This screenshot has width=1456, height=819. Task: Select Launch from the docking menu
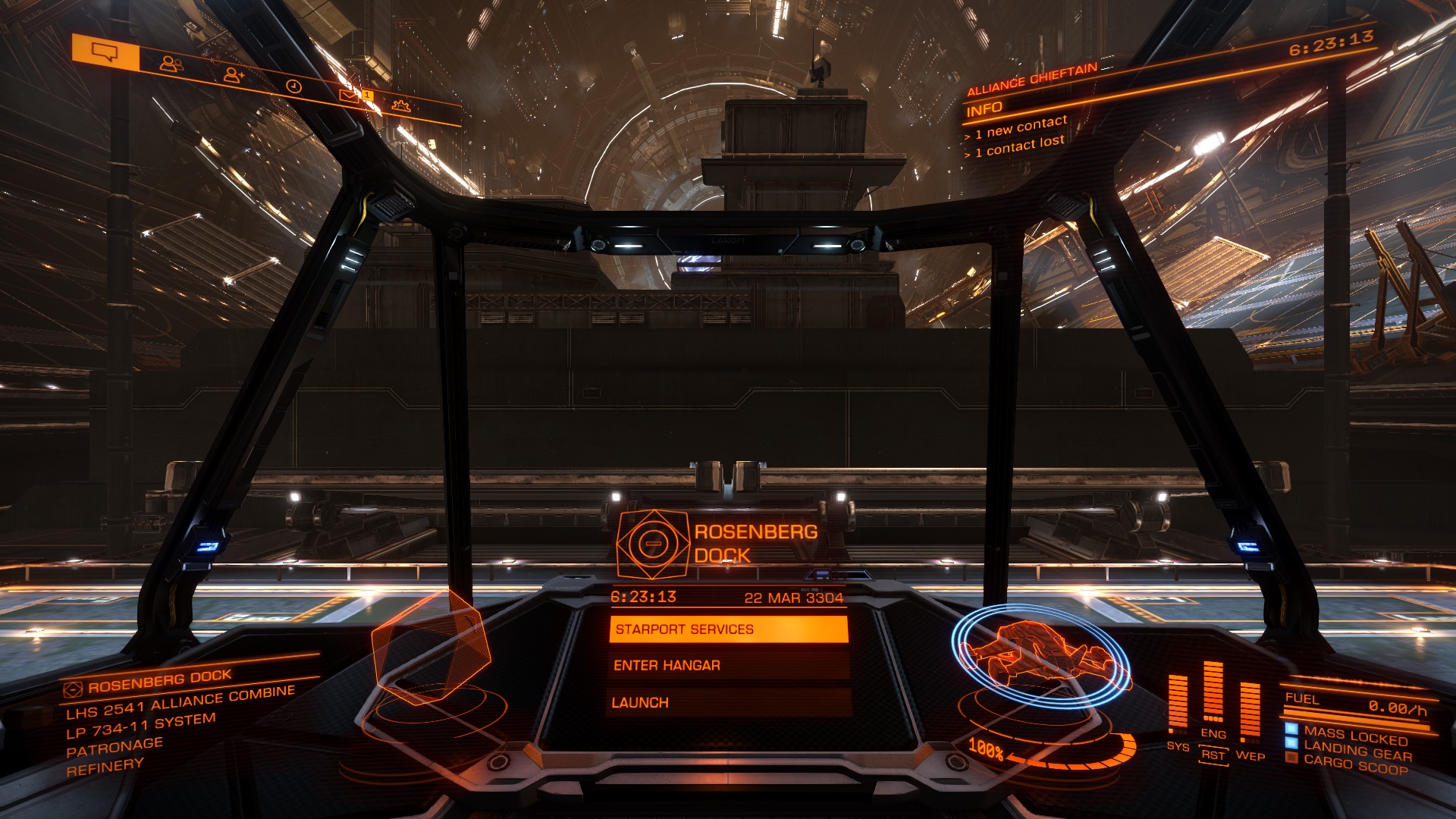[728, 703]
